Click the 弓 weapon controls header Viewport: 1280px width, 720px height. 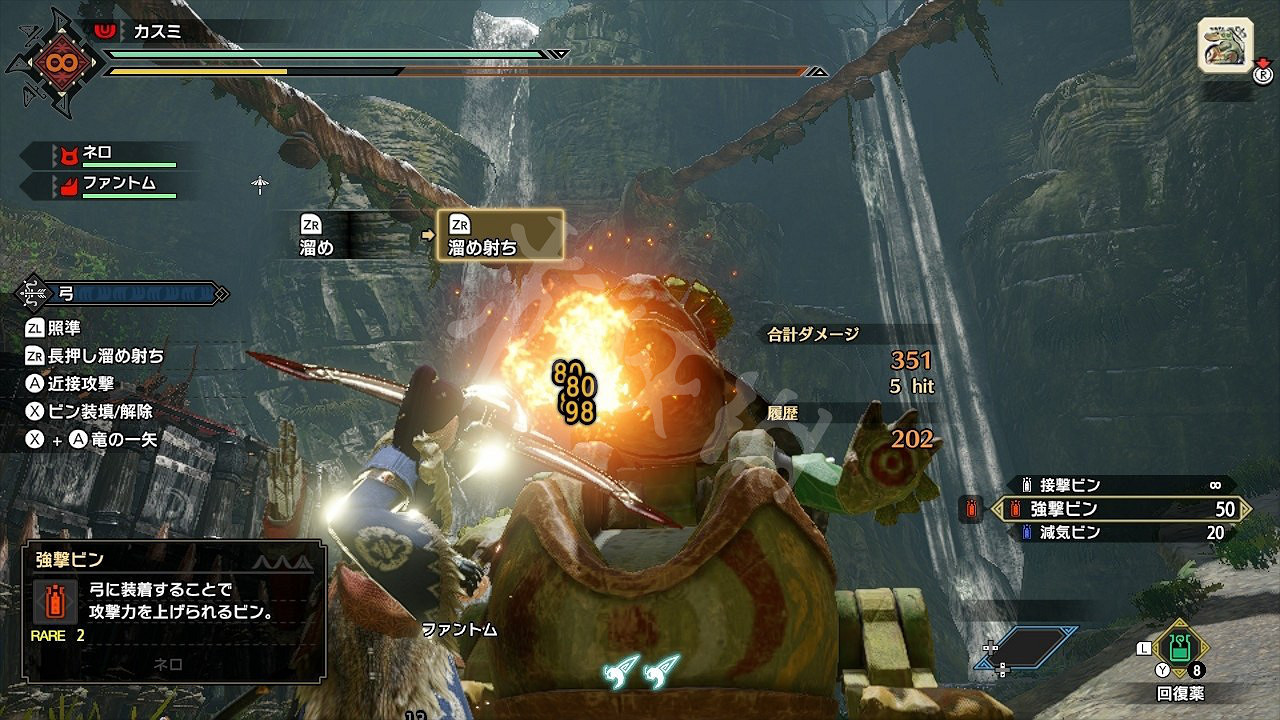point(122,294)
